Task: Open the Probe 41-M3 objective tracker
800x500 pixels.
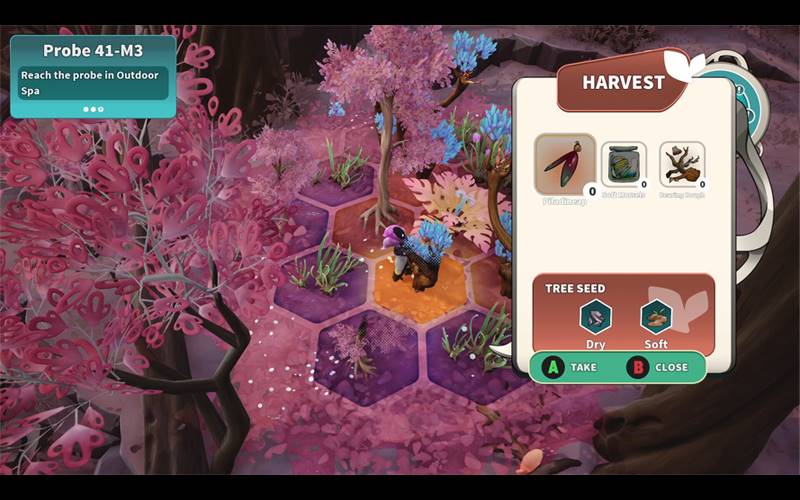Action: pos(93,76)
